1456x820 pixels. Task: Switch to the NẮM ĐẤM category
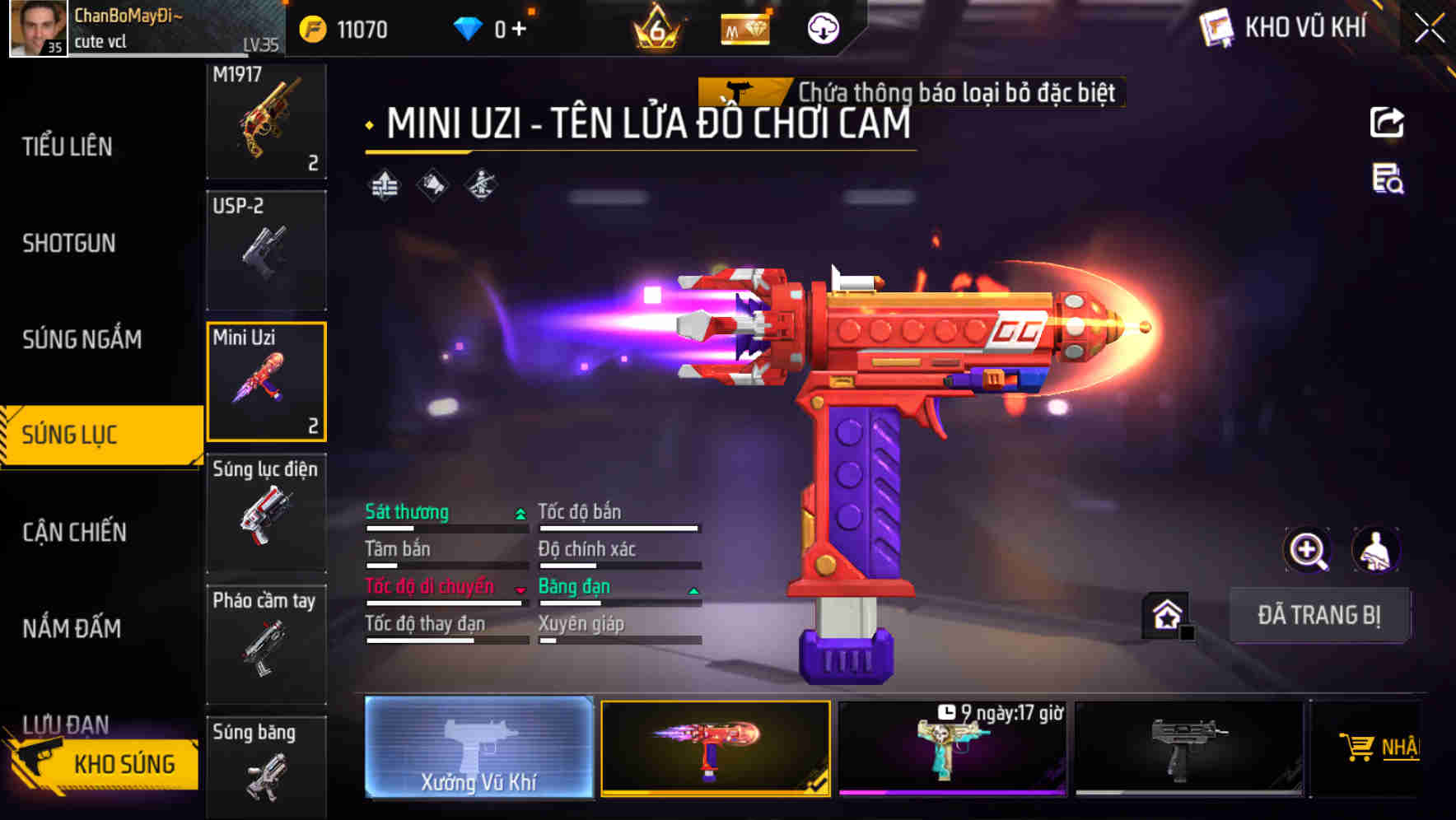pos(72,628)
